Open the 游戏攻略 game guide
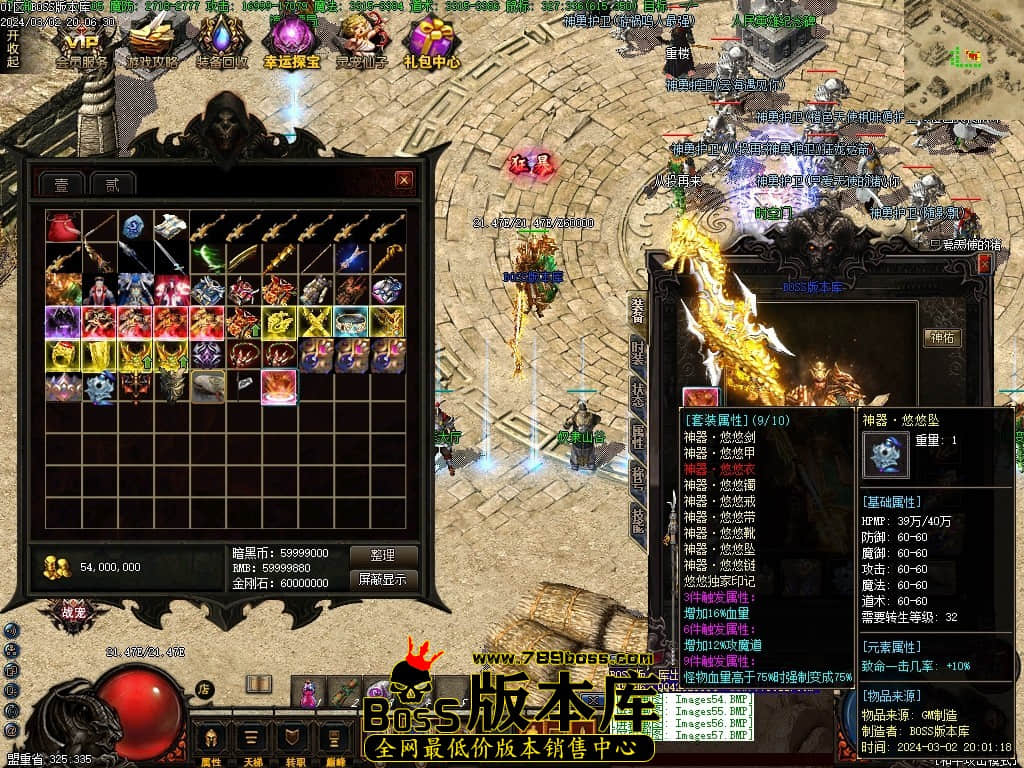This screenshot has width=1024, height=768. [152, 43]
